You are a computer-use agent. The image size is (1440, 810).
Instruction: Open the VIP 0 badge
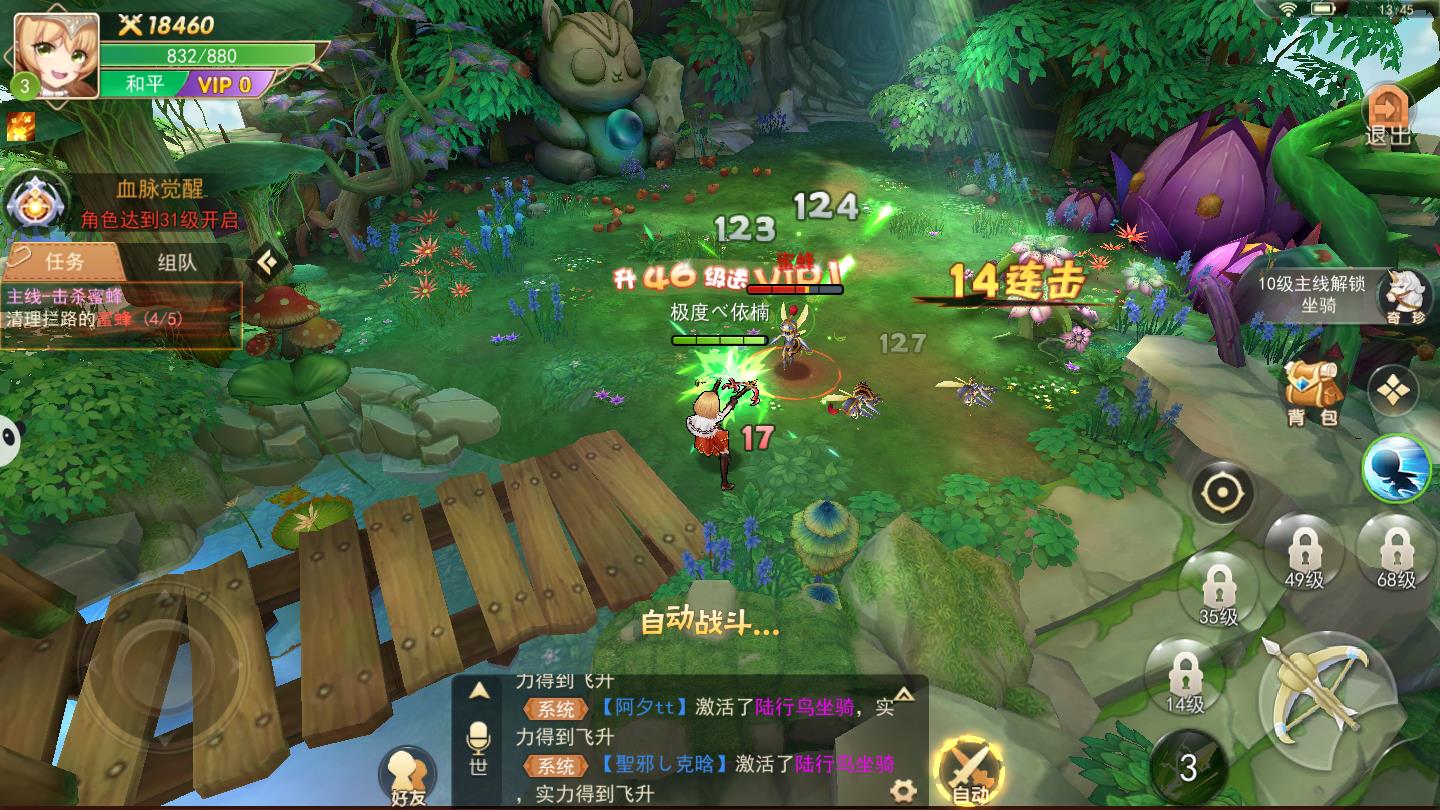(x=223, y=84)
